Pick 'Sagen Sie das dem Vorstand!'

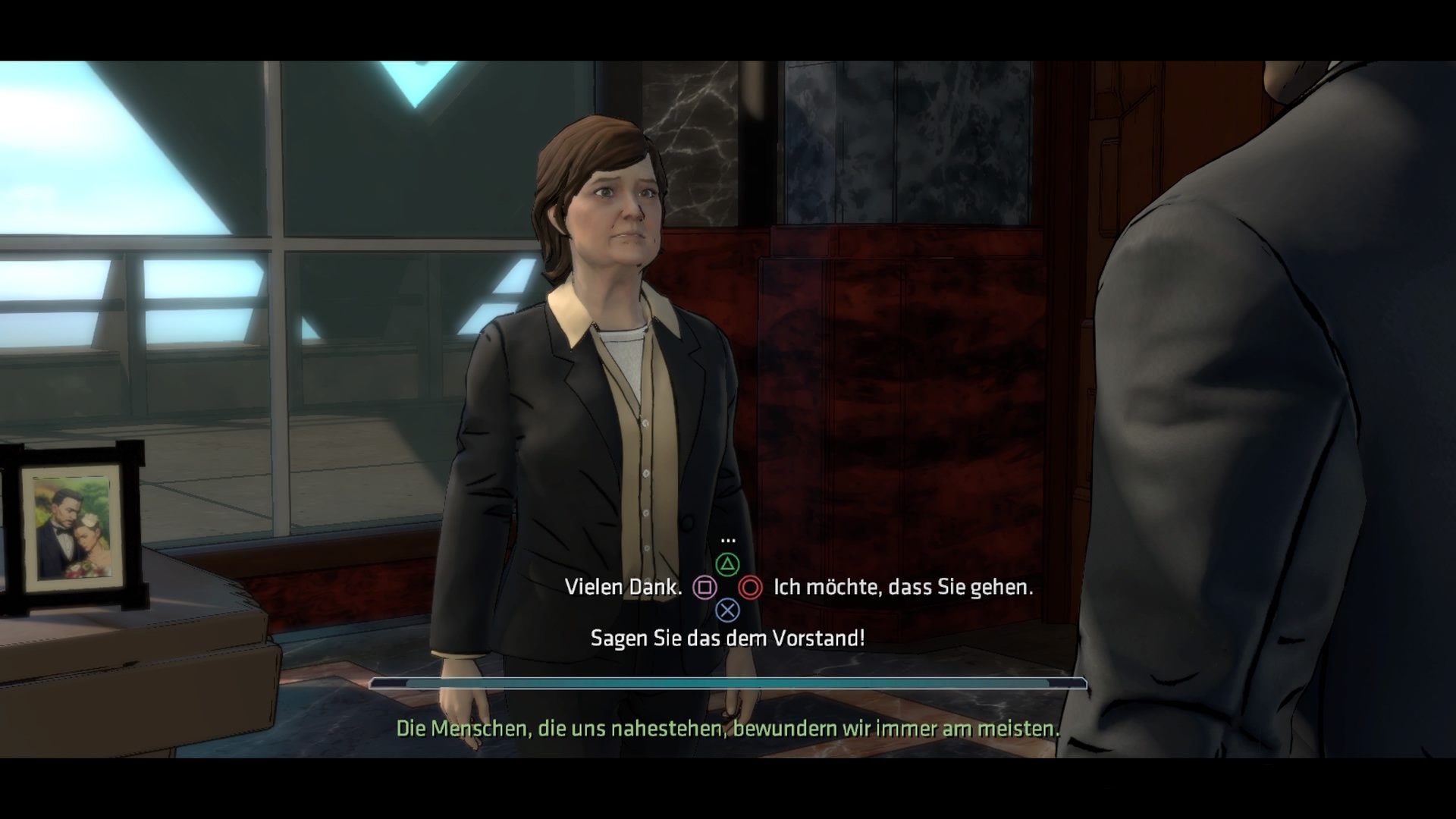(x=730, y=638)
